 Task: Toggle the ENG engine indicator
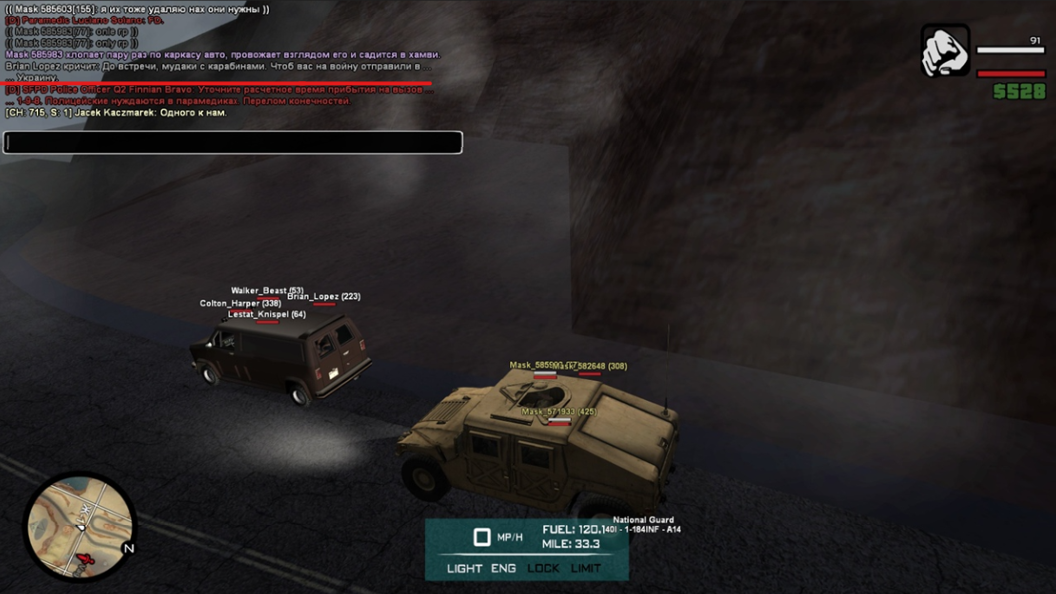pyautogui.click(x=503, y=568)
